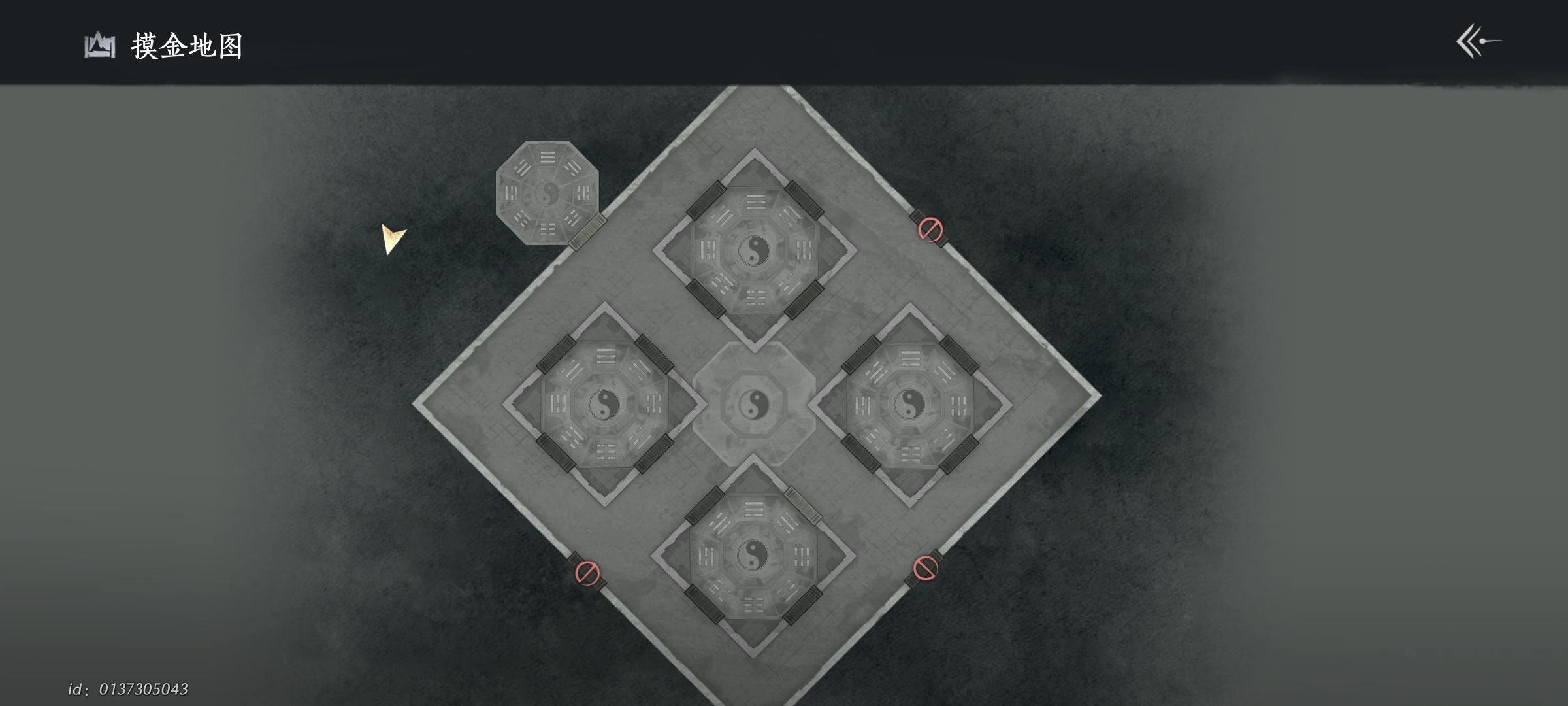This screenshot has width=1568, height=706.
Task: Expand the top room's upper-left gate
Action: pyautogui.click(x=704, y=199)
